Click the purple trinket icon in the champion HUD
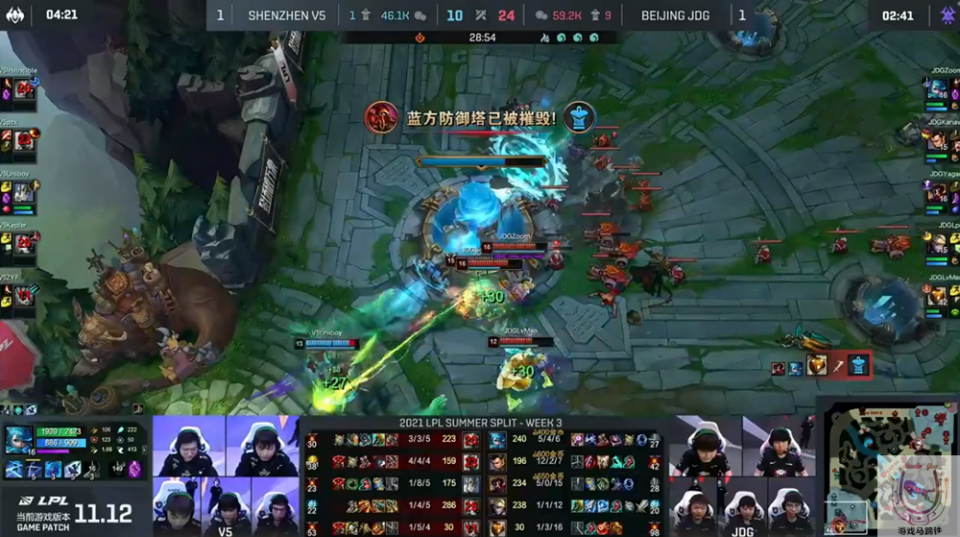The width and height of the screenshot is (960, 537). 135,469
